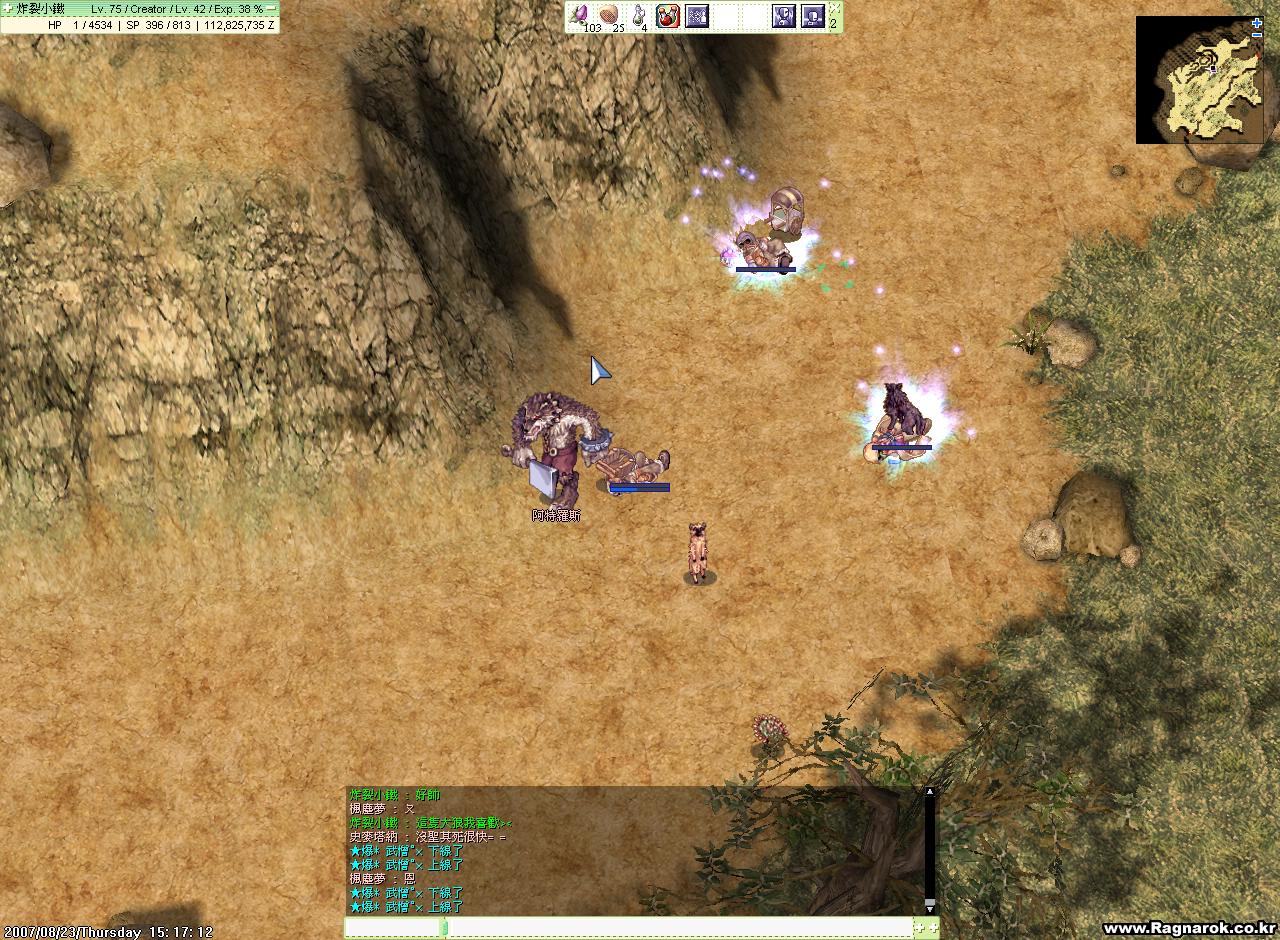Activate the red potion skill icon
Screen dimensions: 1280x940
(667, 15)
